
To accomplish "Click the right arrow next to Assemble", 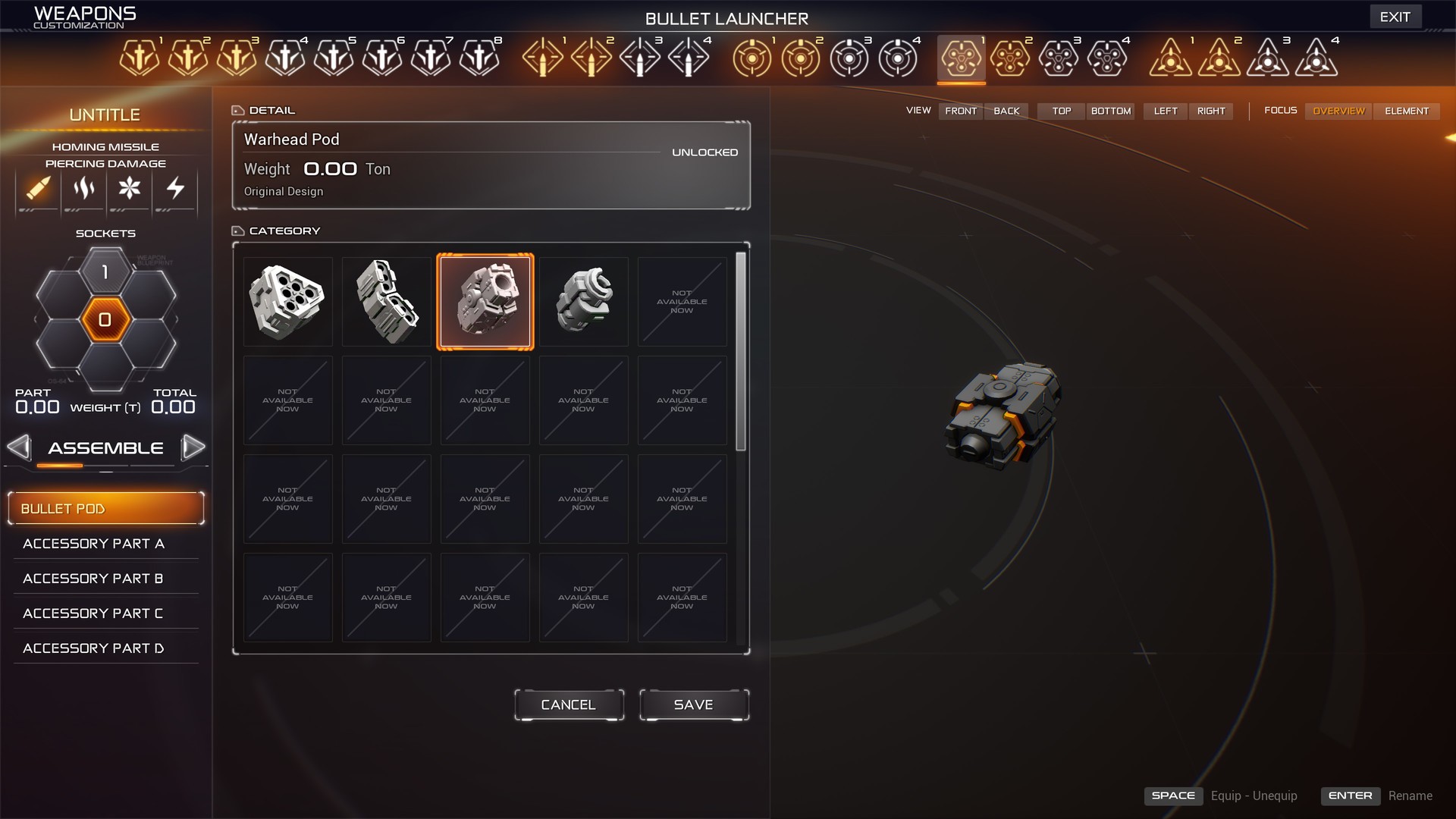I will coord(193,447).
